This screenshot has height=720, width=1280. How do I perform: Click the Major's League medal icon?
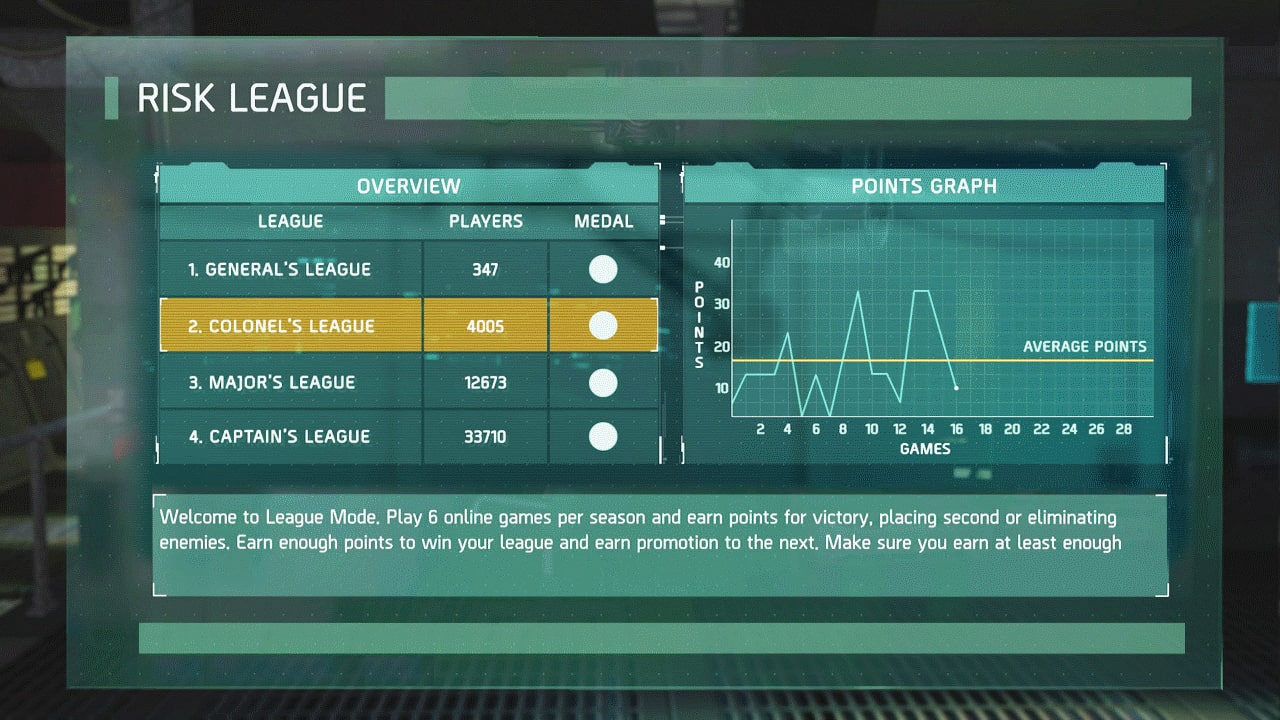[603, 383]
